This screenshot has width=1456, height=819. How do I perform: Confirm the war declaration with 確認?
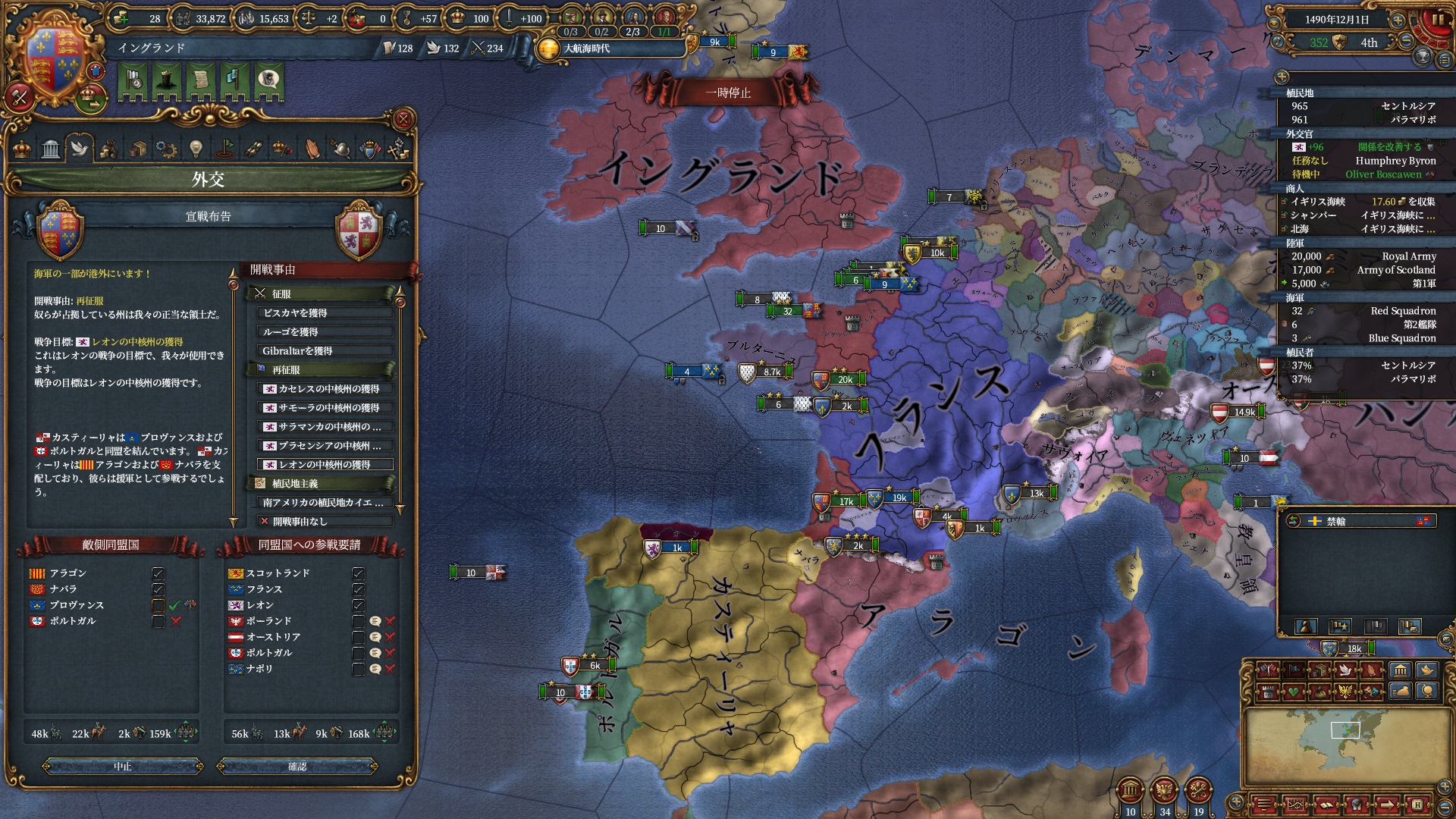(297, 767)
